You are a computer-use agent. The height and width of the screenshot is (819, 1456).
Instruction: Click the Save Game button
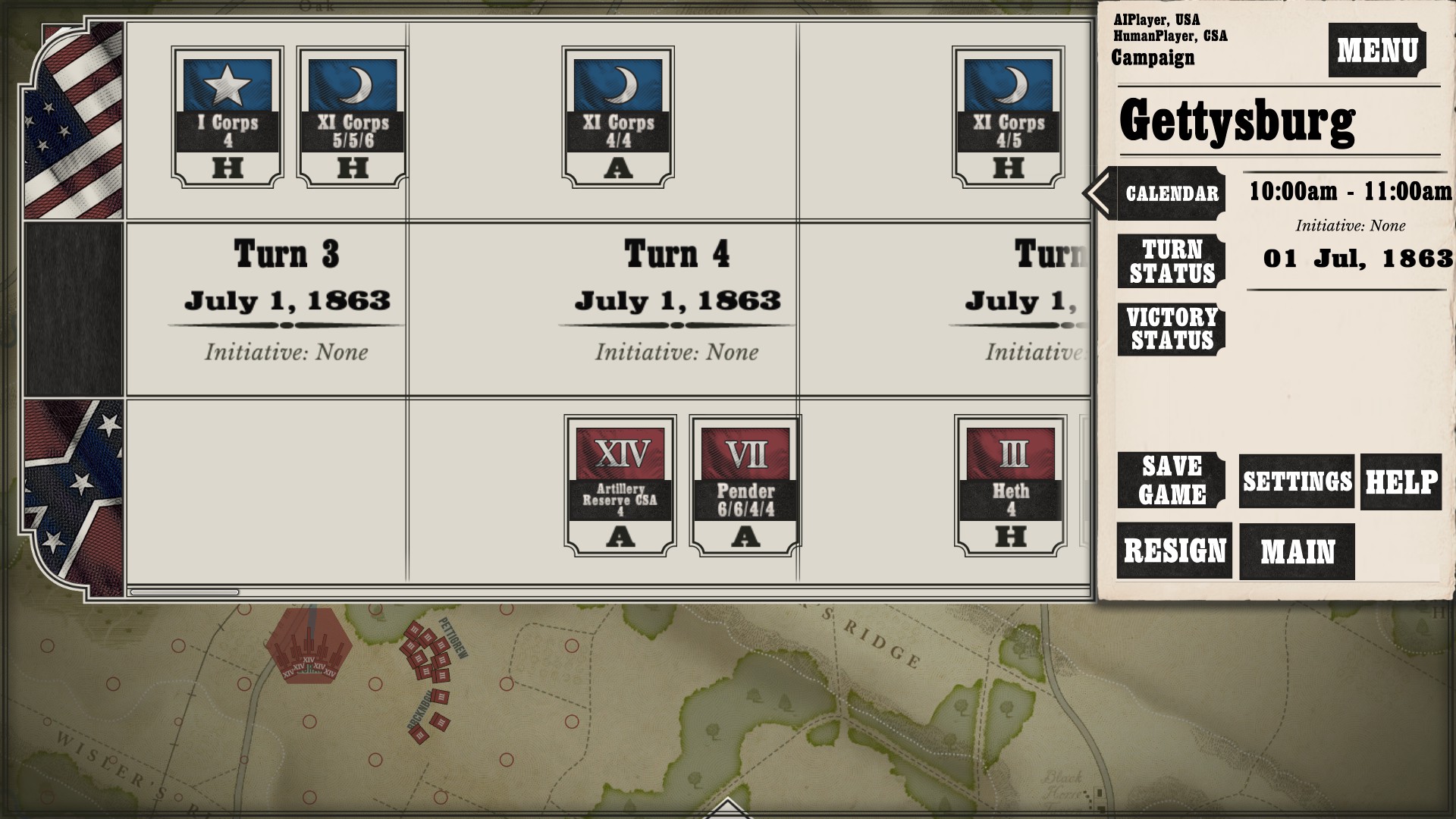1171,480
